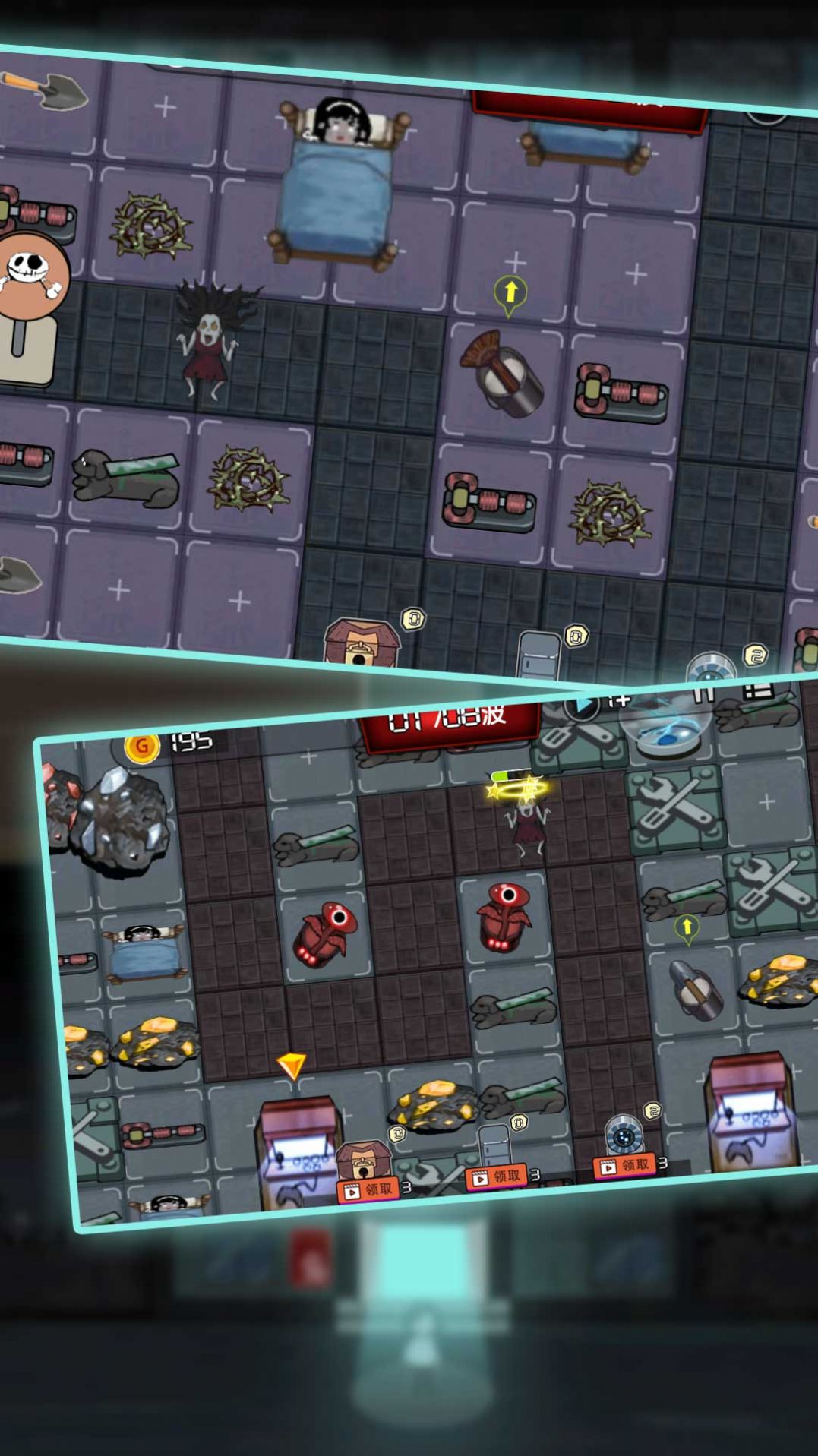The width and height of the screenshot is (818, 1456).
Task: Select the treasure chest item in the upper screen
Action: click(x=360, y=642)
